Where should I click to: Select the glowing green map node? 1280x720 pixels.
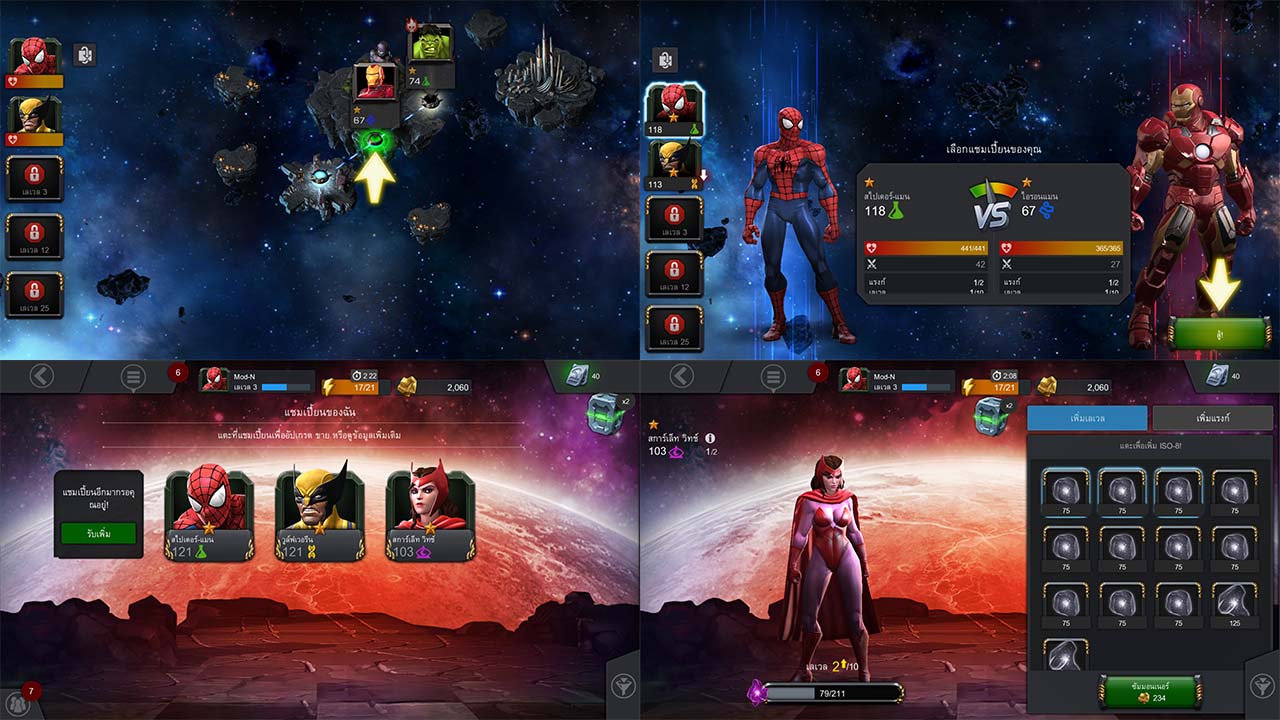coord(376,142)
